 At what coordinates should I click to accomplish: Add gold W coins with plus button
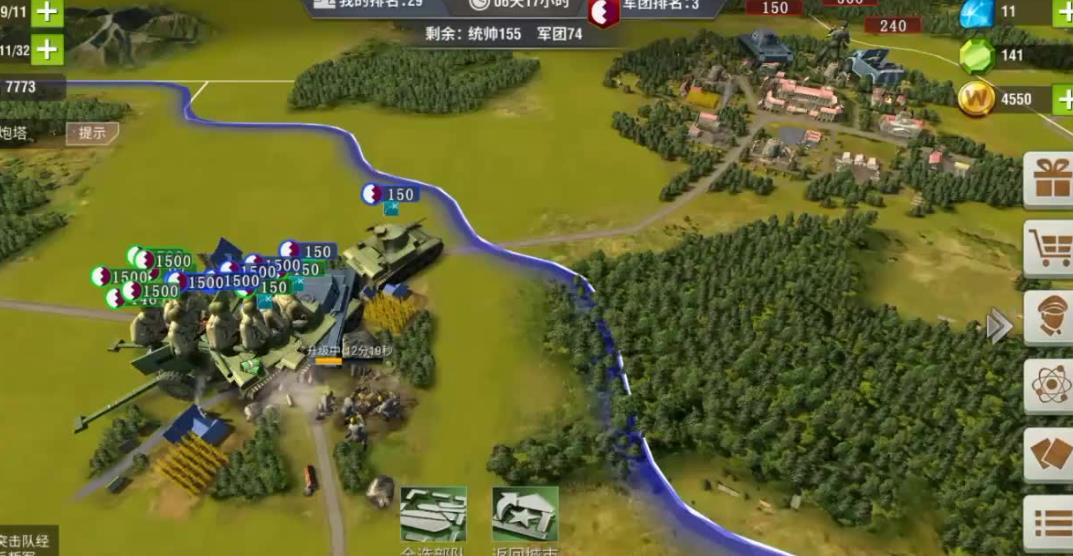pos(1063,99)
